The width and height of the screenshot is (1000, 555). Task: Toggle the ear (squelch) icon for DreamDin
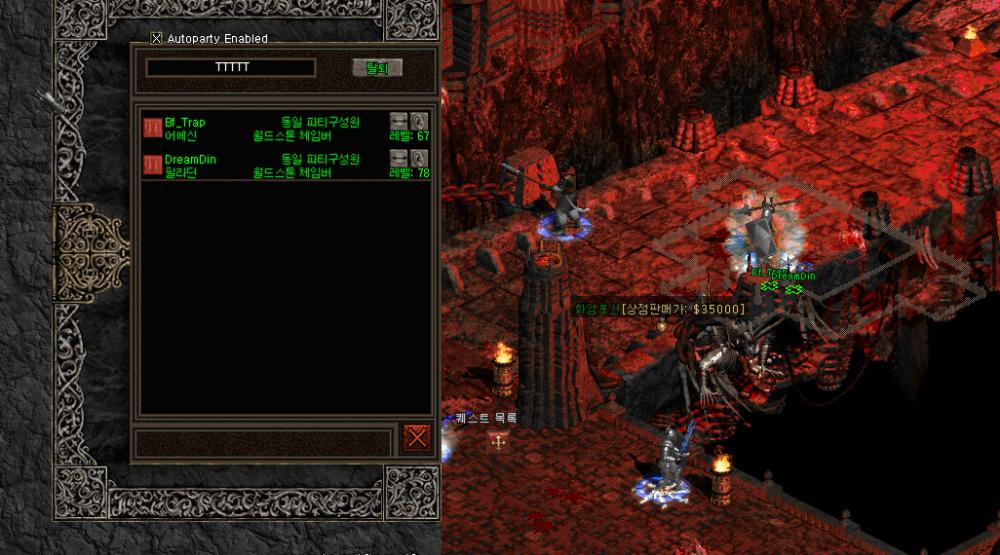419,158
